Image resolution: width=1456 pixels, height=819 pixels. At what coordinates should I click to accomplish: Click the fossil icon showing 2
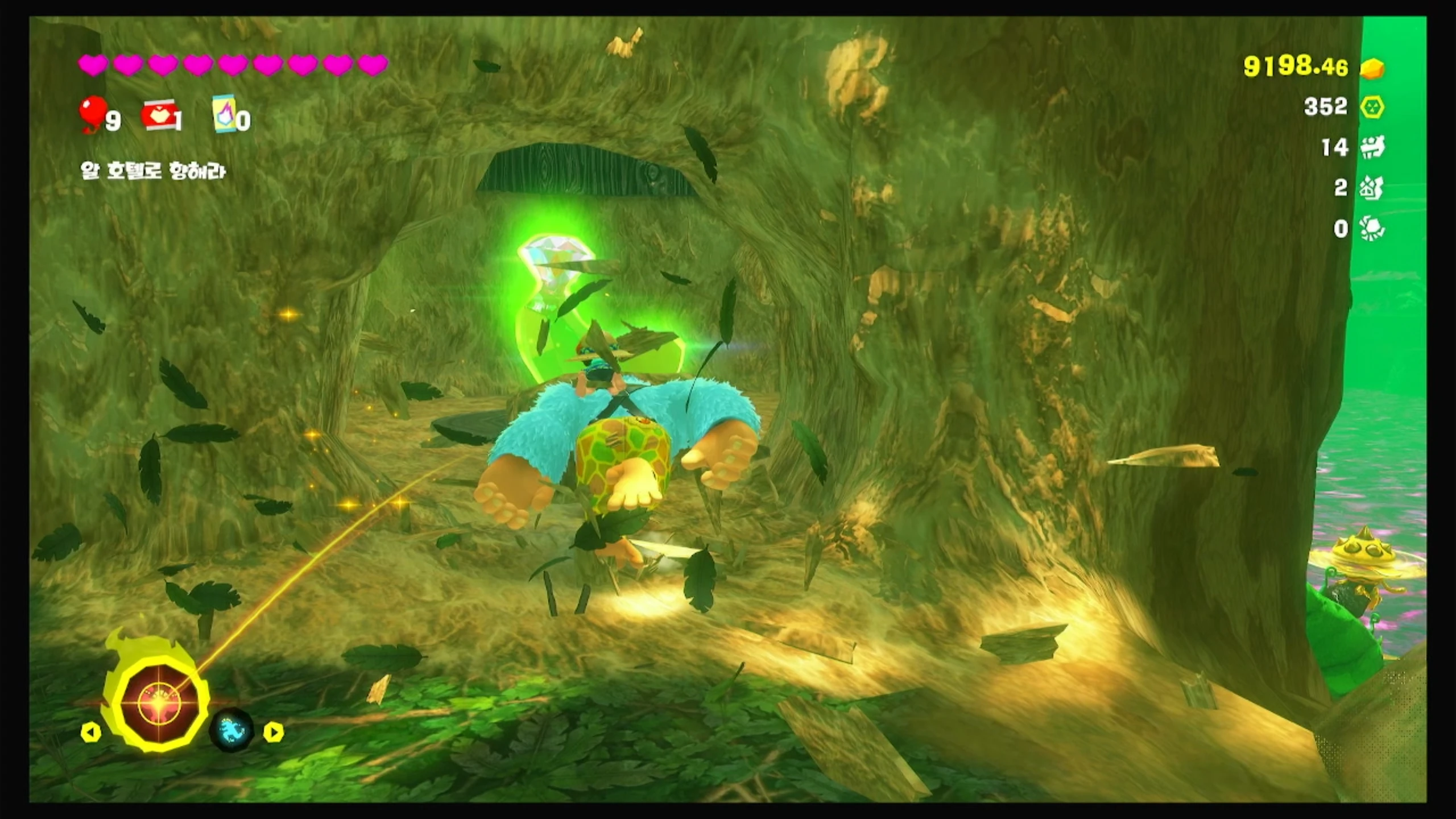point(1371,188)
